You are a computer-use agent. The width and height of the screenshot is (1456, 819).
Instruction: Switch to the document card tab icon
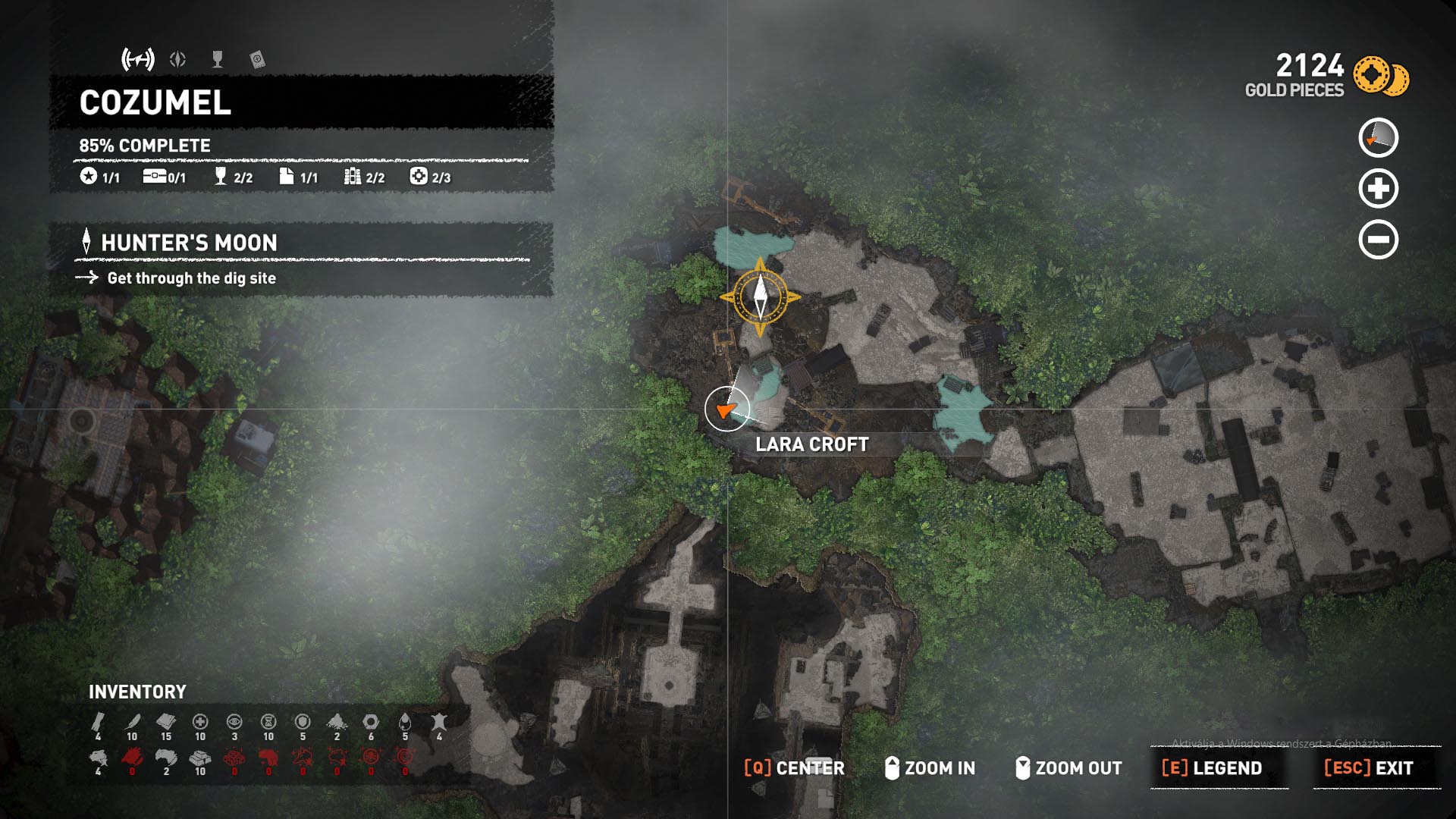point(257,59)
